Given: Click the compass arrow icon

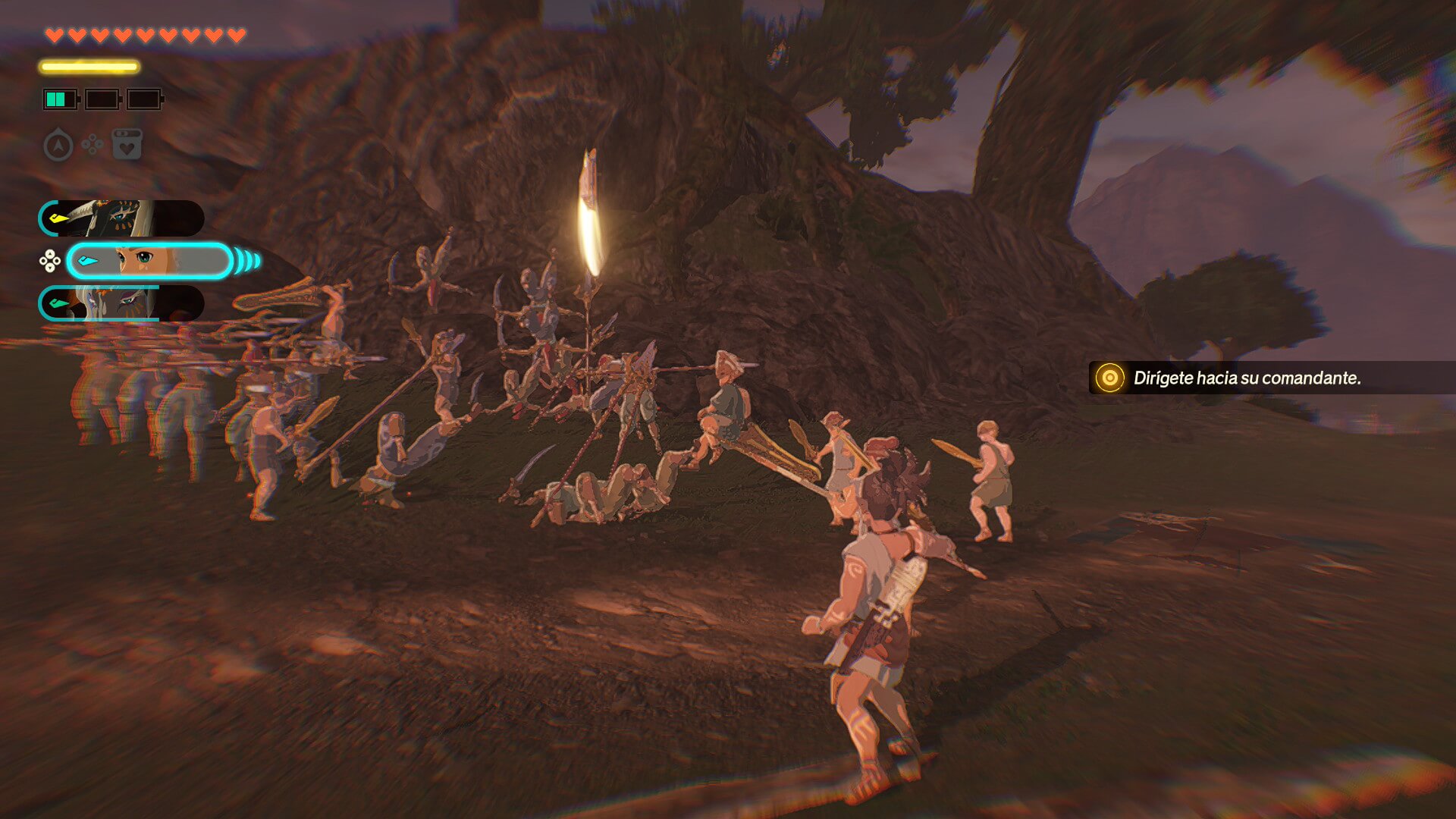Looking at the screenshot, I should [58, 145].
